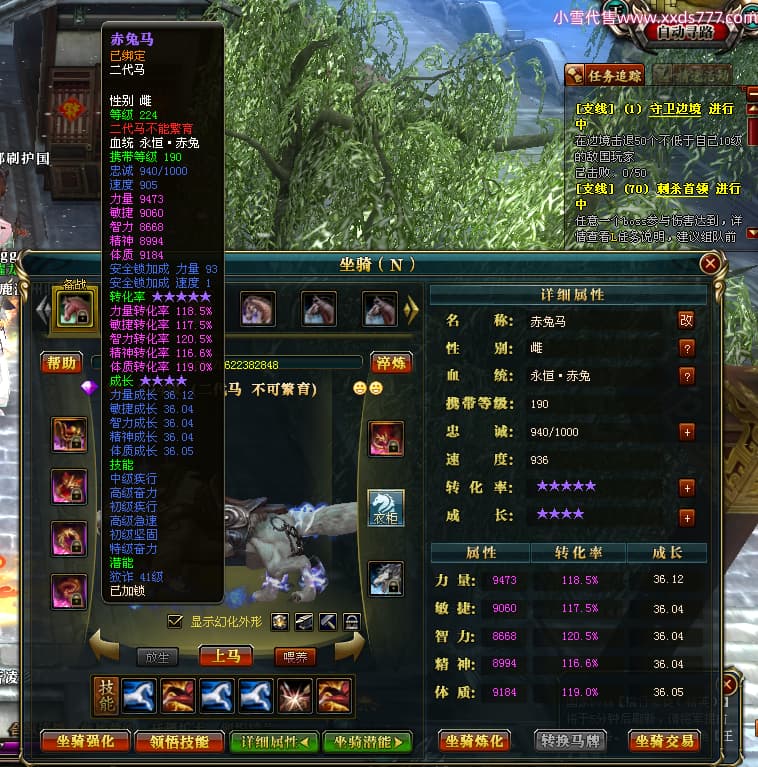Open the 任务追踪 quest tracking tab
This screenshot has height=767, width=758.
click(605, 74)
